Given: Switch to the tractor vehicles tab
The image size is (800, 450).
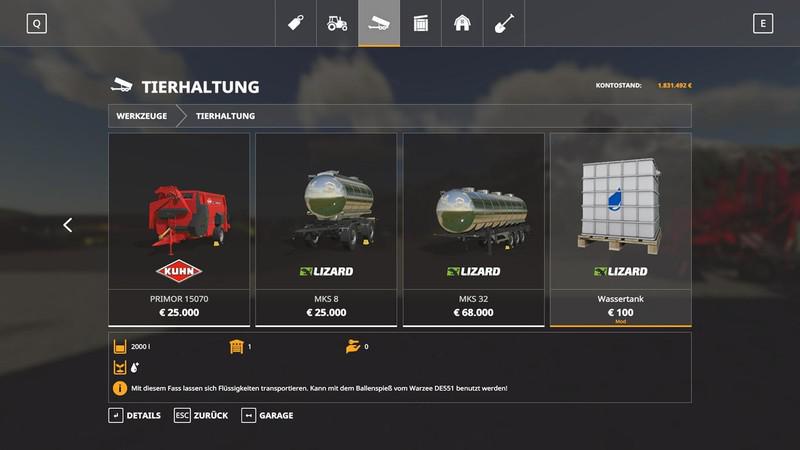Looking at the screenshot, I should point(337,23).
